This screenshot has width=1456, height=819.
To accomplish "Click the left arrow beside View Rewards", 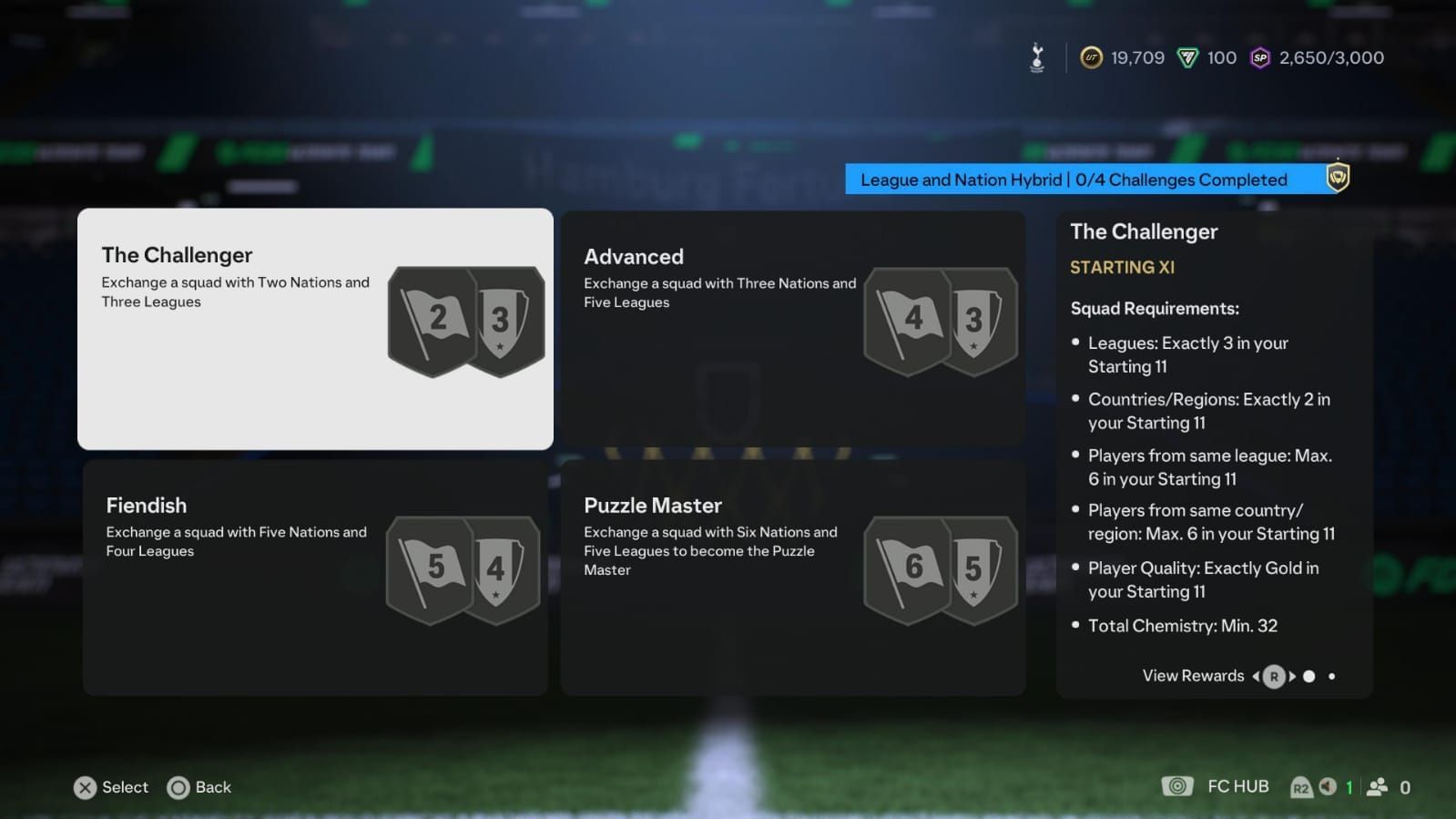I will tap(1256, 676).
